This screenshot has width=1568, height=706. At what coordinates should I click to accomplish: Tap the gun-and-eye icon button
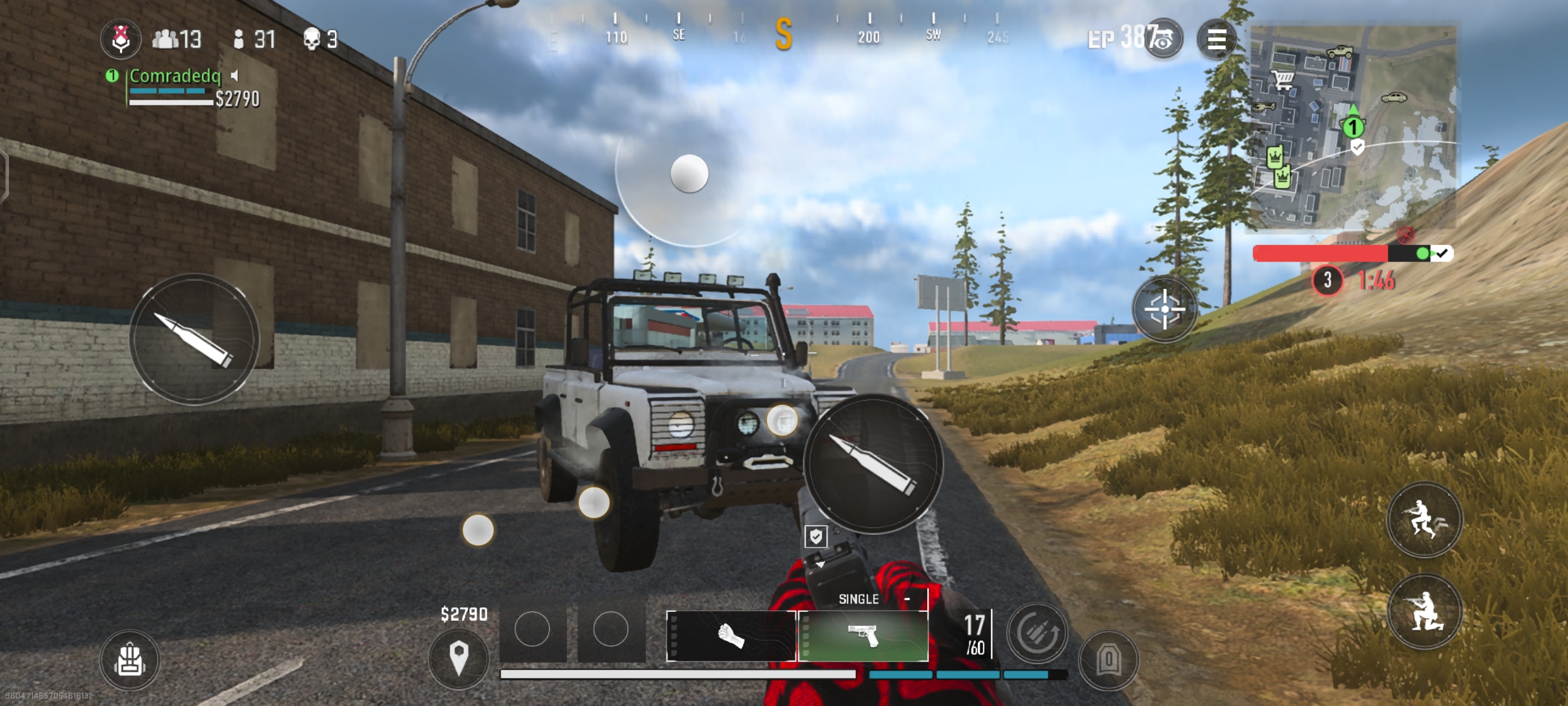(1163, 40)
